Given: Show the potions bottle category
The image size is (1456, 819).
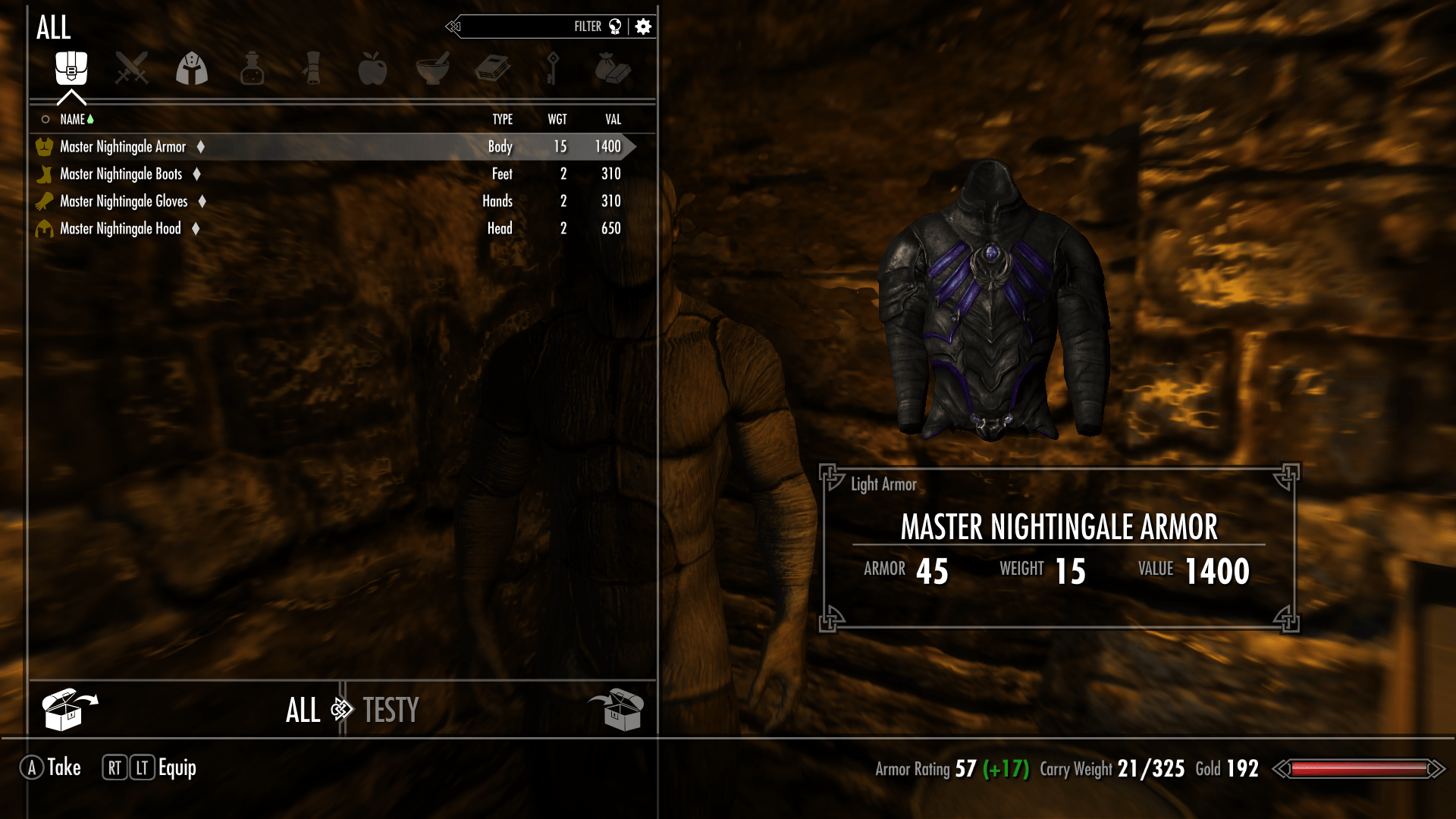Looking at the screenshot, I should point(252,69).
